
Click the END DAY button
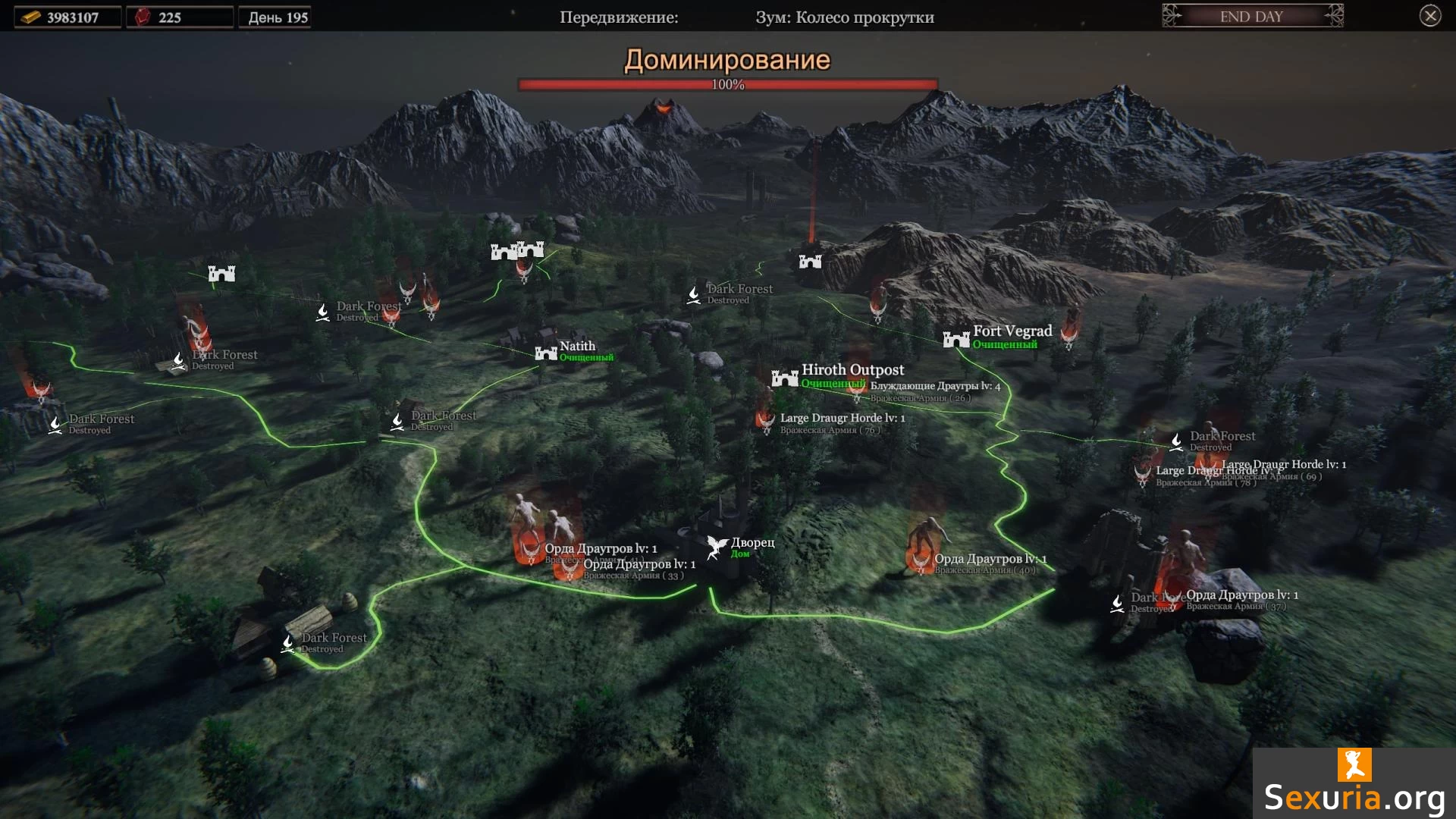[1252, 16]
